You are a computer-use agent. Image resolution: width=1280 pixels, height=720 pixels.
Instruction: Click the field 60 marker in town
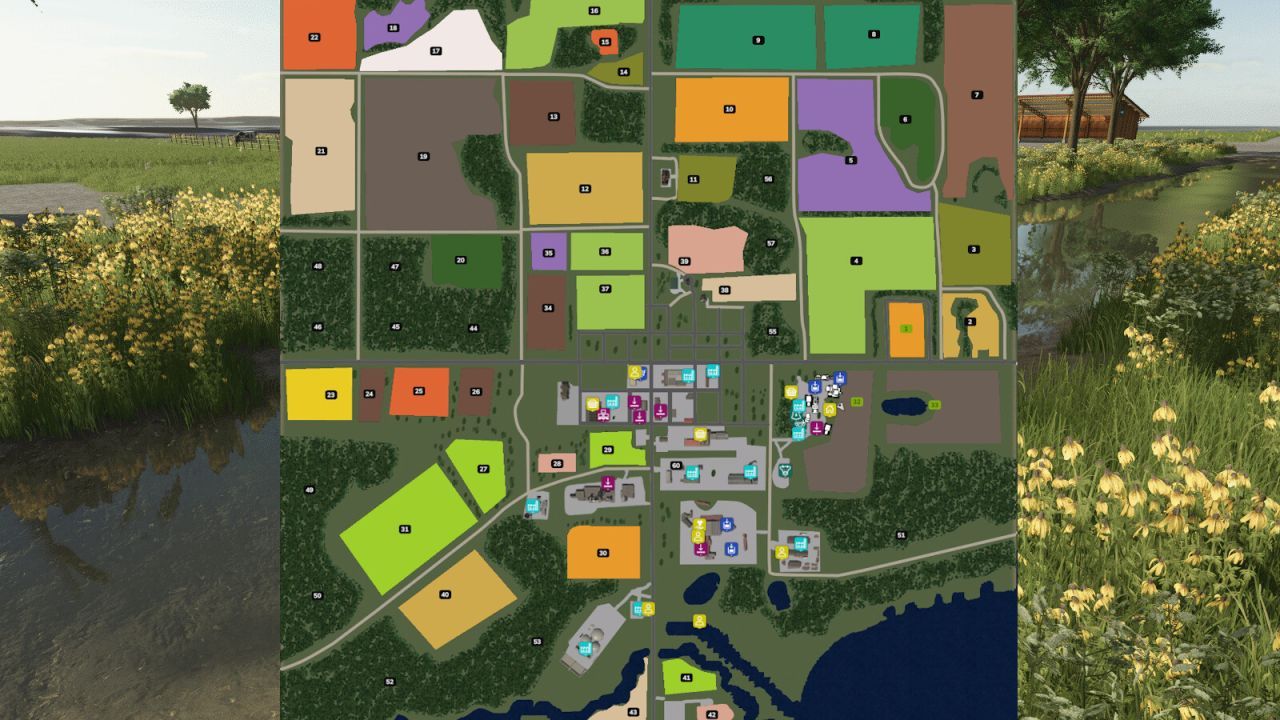coord(675,465)
